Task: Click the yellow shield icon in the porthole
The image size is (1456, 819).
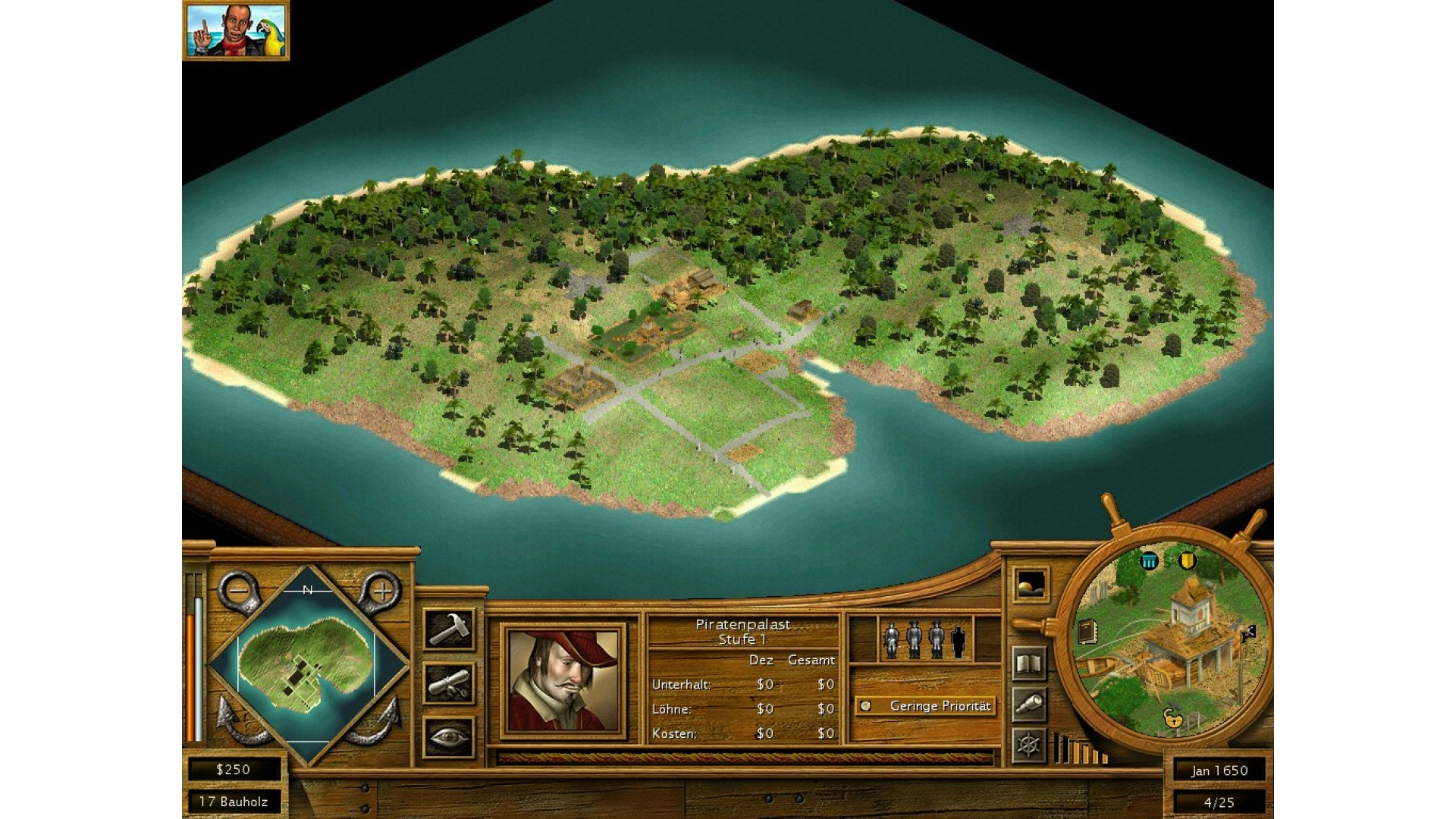Action: pyautogui.click(x=1188, y=560)
